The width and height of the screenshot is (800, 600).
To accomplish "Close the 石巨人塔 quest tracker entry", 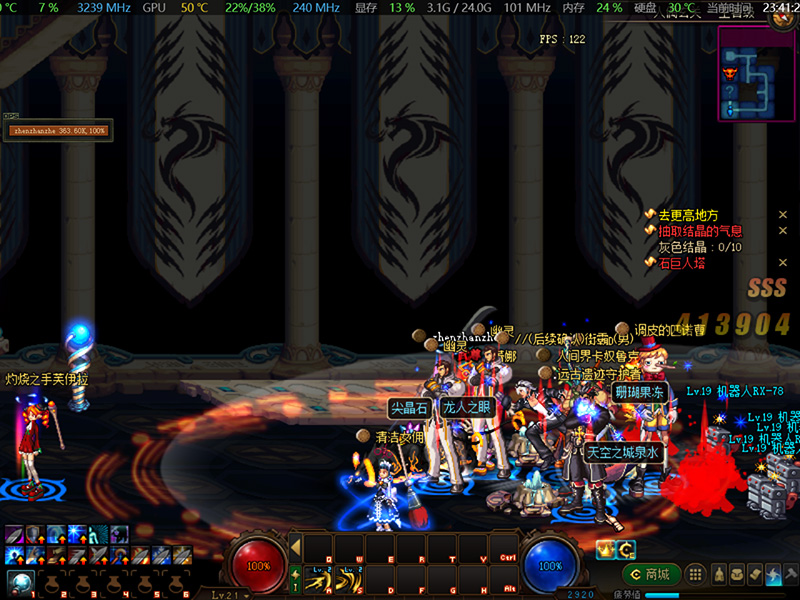I will [x=783, y=263].
